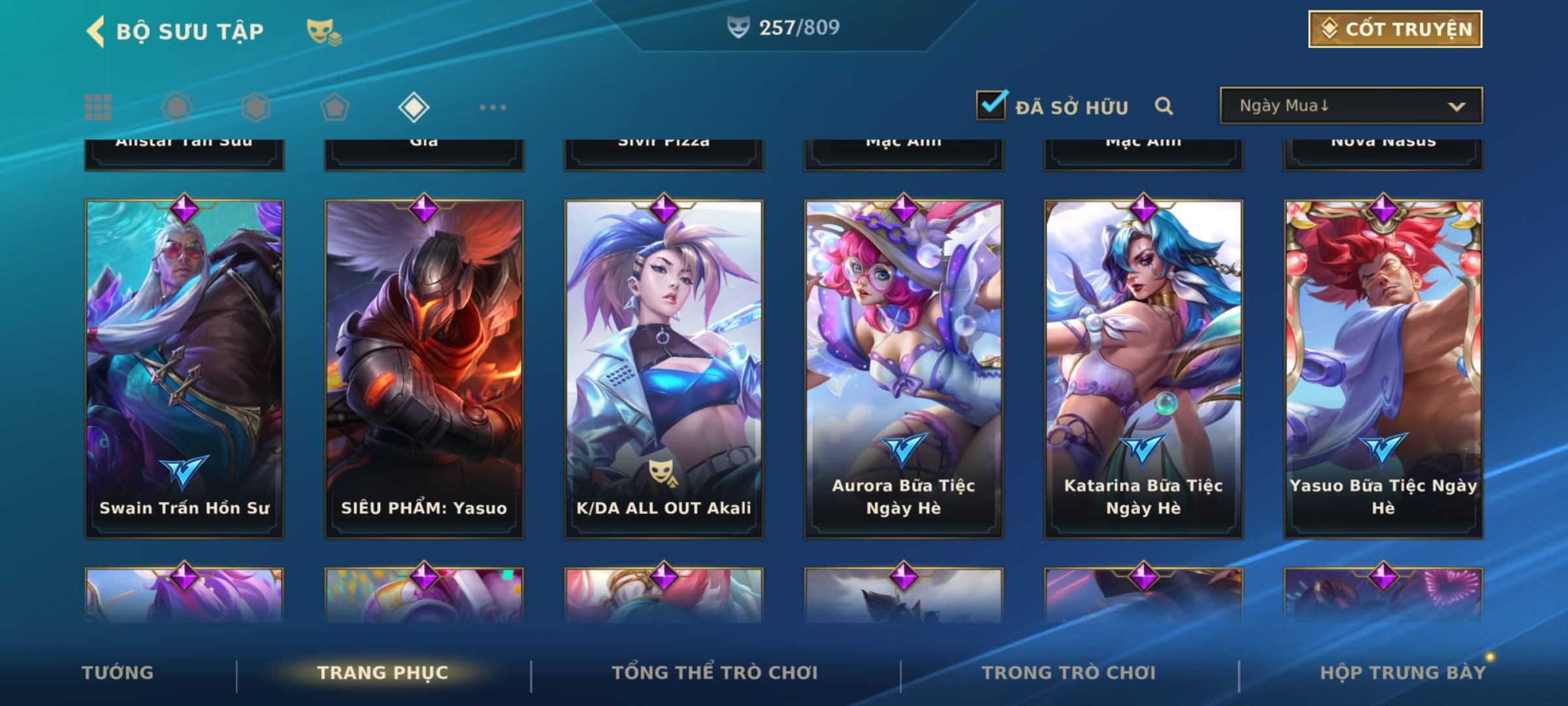Go back from Bộ Sưu Tập

(95, 31)
